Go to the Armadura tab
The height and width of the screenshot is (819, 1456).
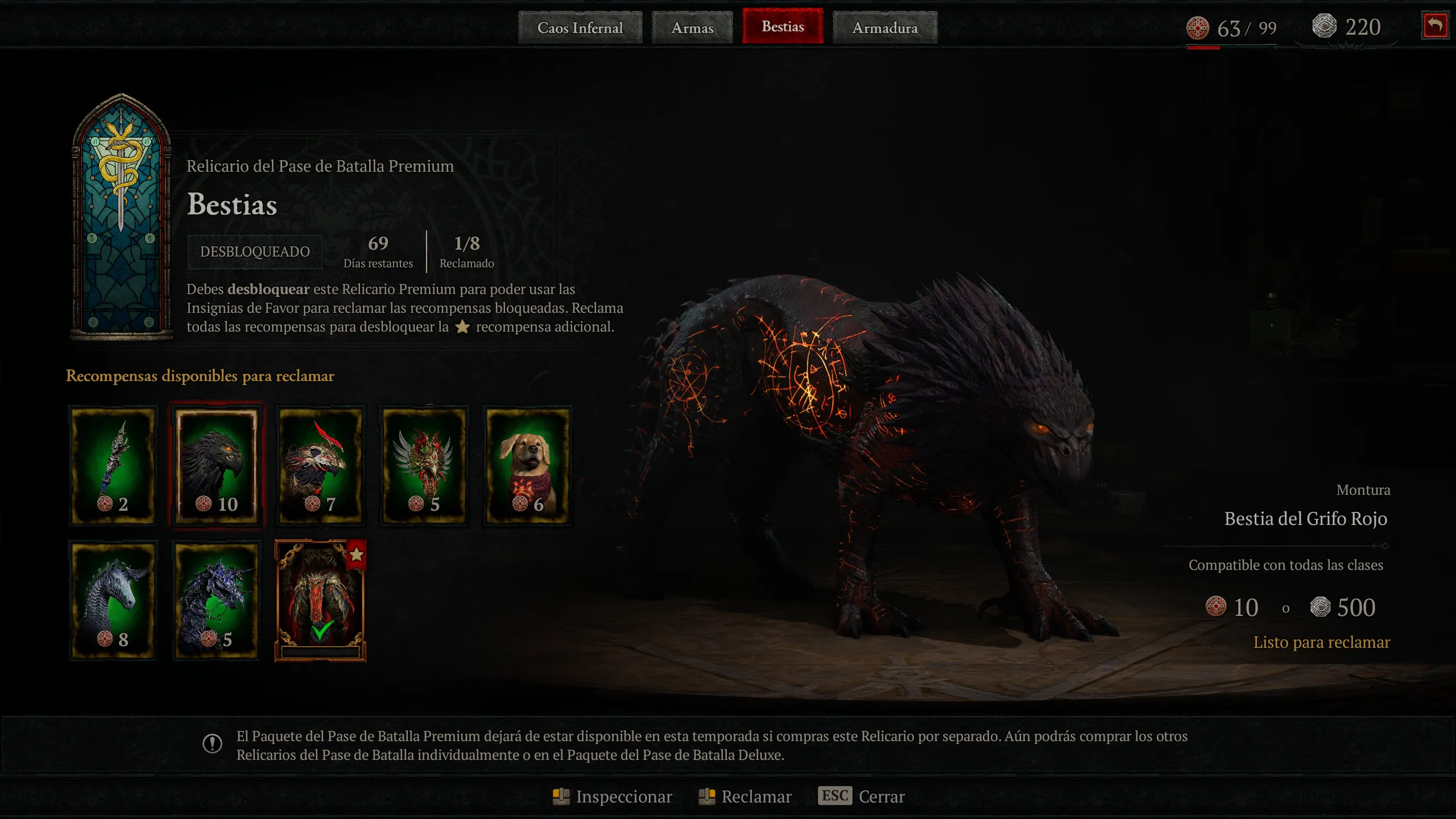885,27
